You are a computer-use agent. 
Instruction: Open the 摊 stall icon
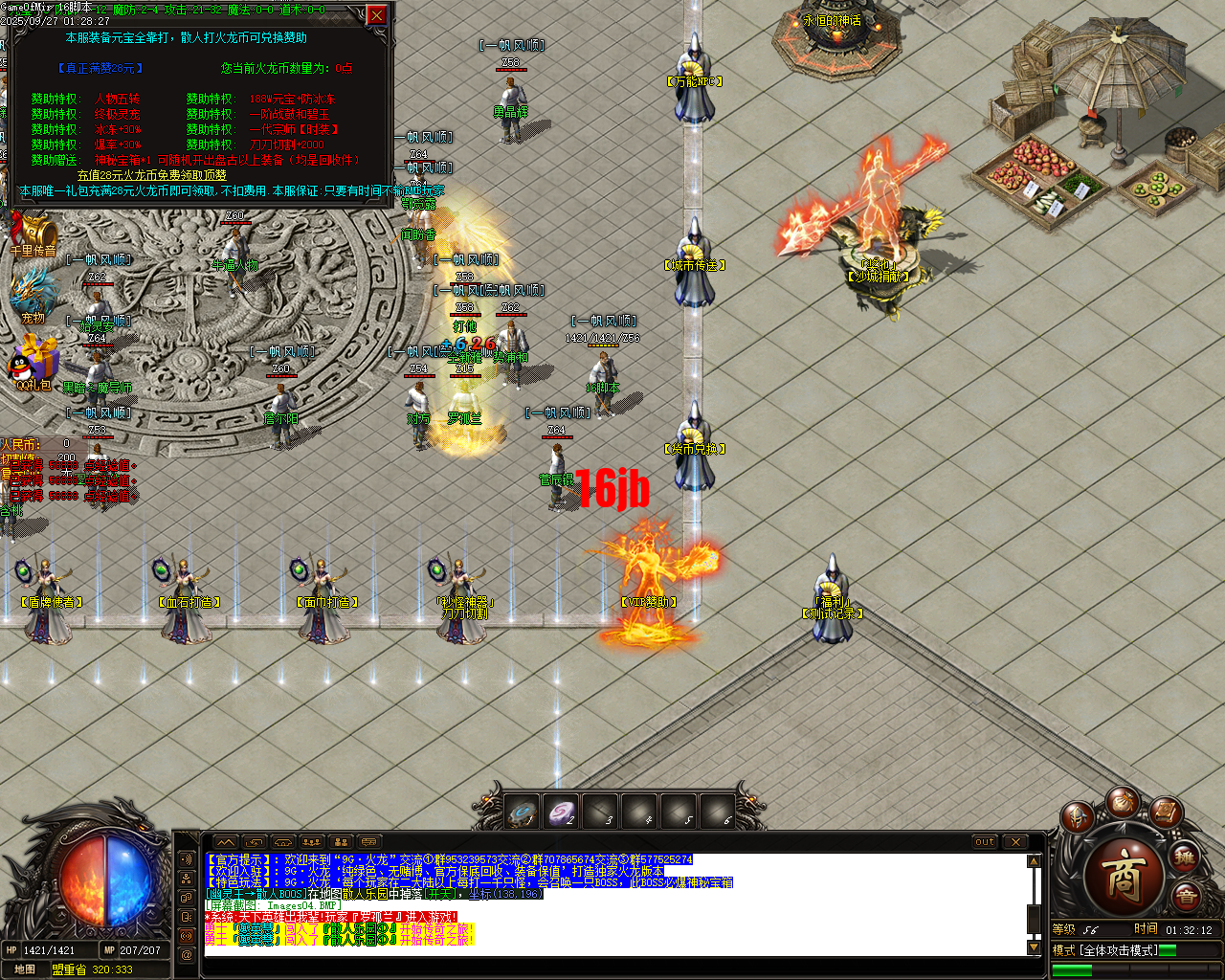click(1186, 857)
